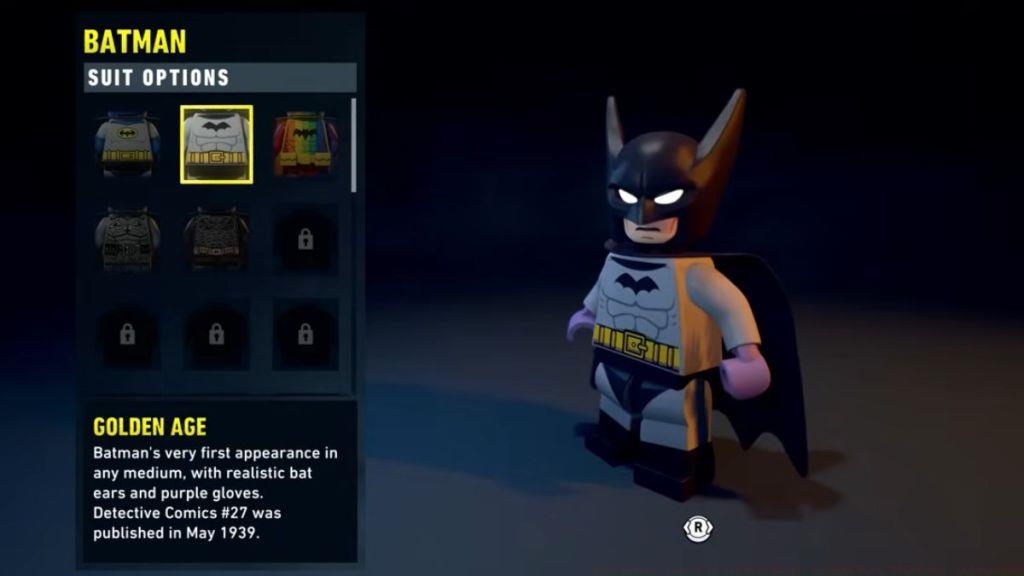Screen dimensions: 1024x576
Task: Select the dark grey armored suit
Action: pyautogui.click(x=127, y=238)
